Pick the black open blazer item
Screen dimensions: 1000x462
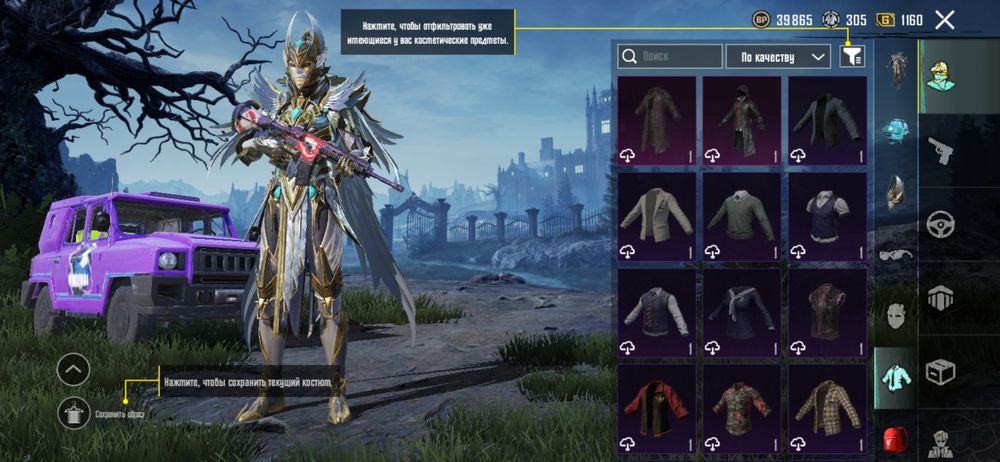tap(827, 120)
